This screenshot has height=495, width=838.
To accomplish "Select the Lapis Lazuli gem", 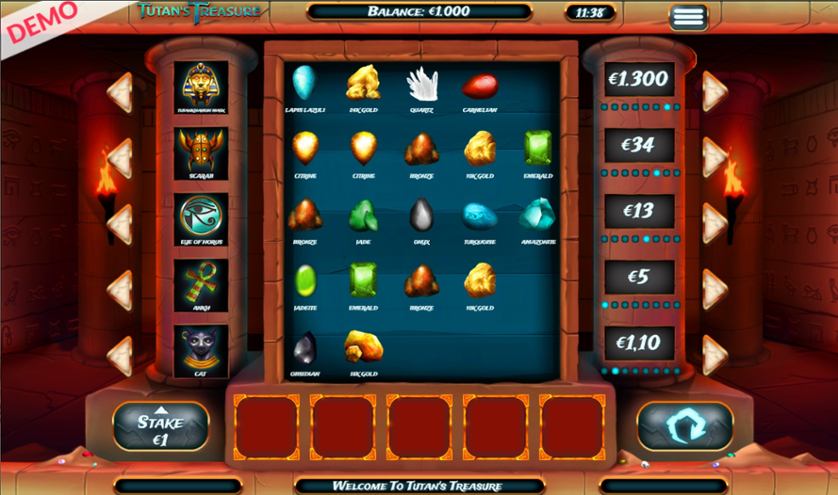I will click(304, 85).
